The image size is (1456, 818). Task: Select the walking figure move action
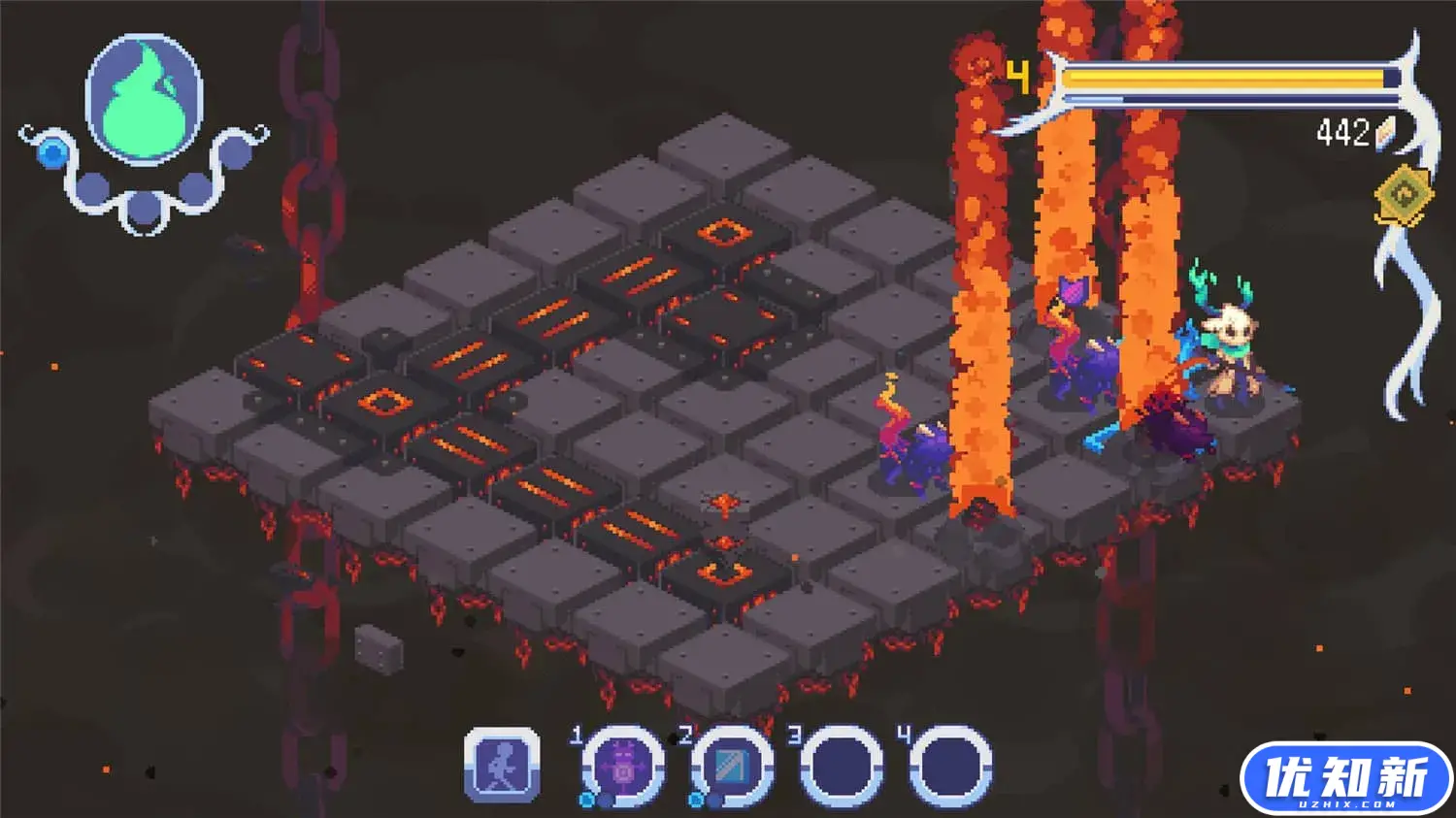pyautogui.click(x=502, y=766)
